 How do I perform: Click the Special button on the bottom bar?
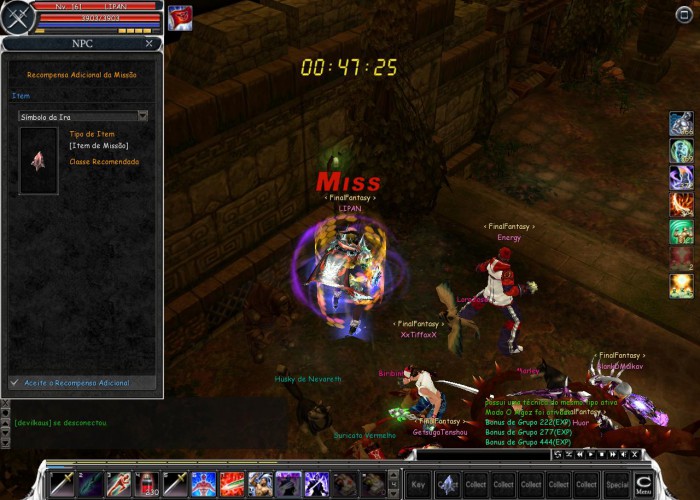point(617,484)
